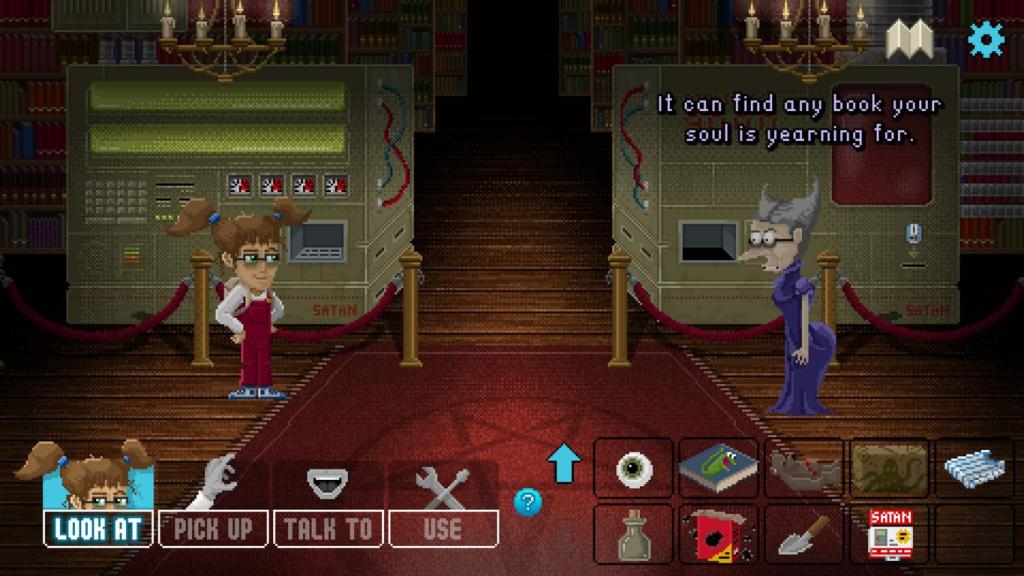Select the blue striped cloth item

(x=974, y=467)
